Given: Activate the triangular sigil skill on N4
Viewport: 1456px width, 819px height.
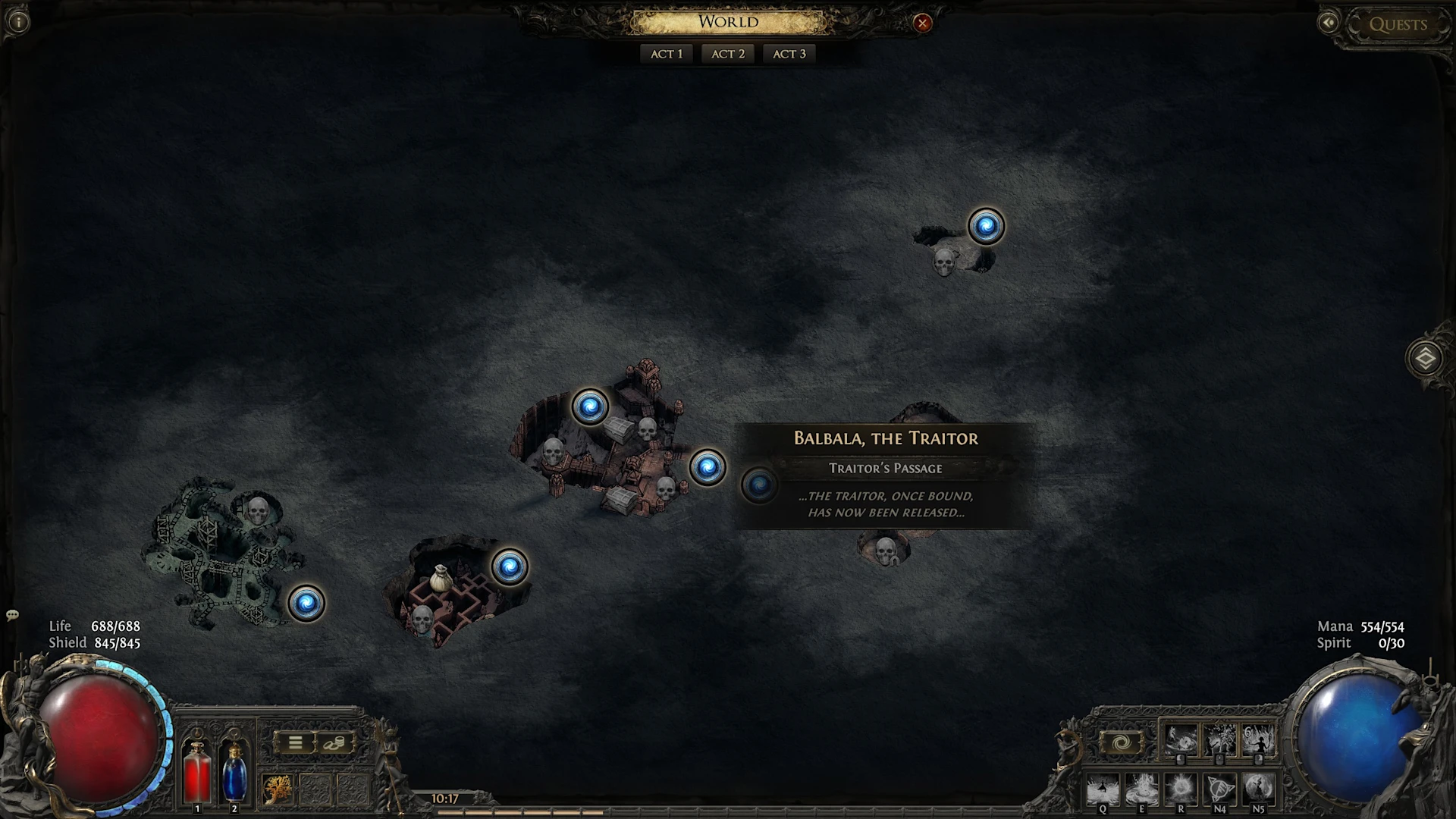Looking at the screenshot, I should coord(1219,789).
